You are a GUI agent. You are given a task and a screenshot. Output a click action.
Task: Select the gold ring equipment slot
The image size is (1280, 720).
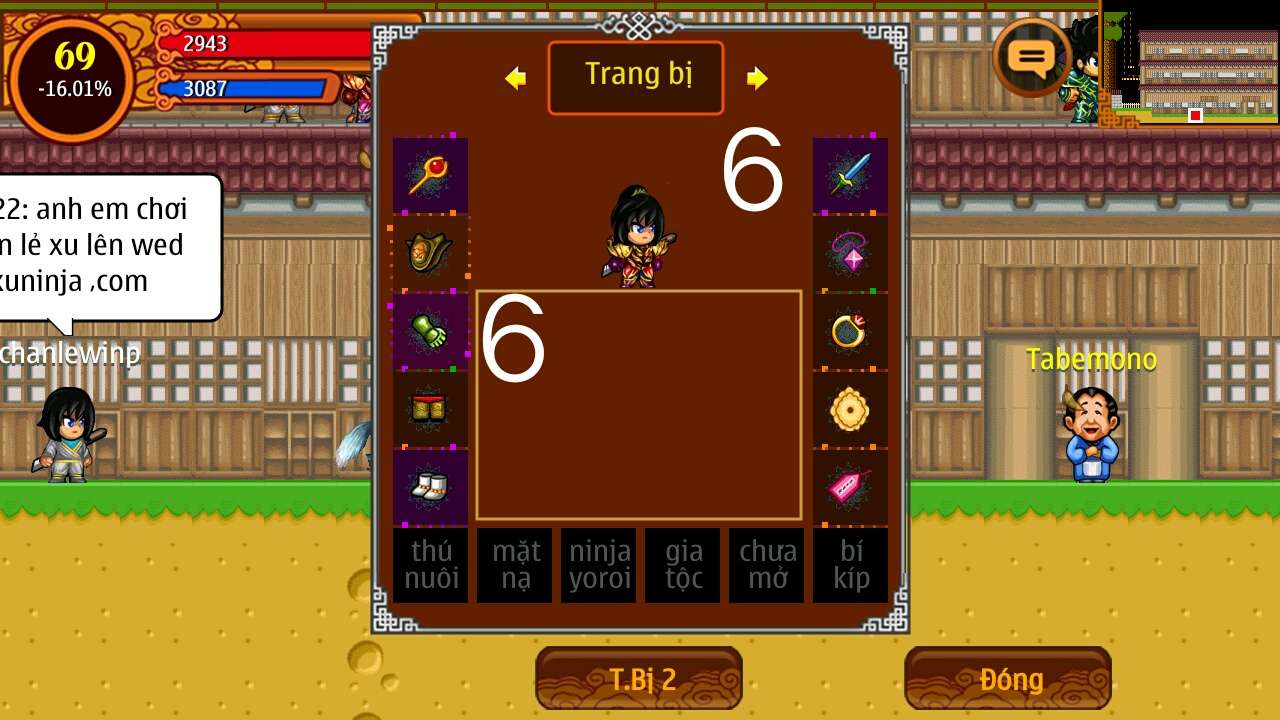pos(850,331)
